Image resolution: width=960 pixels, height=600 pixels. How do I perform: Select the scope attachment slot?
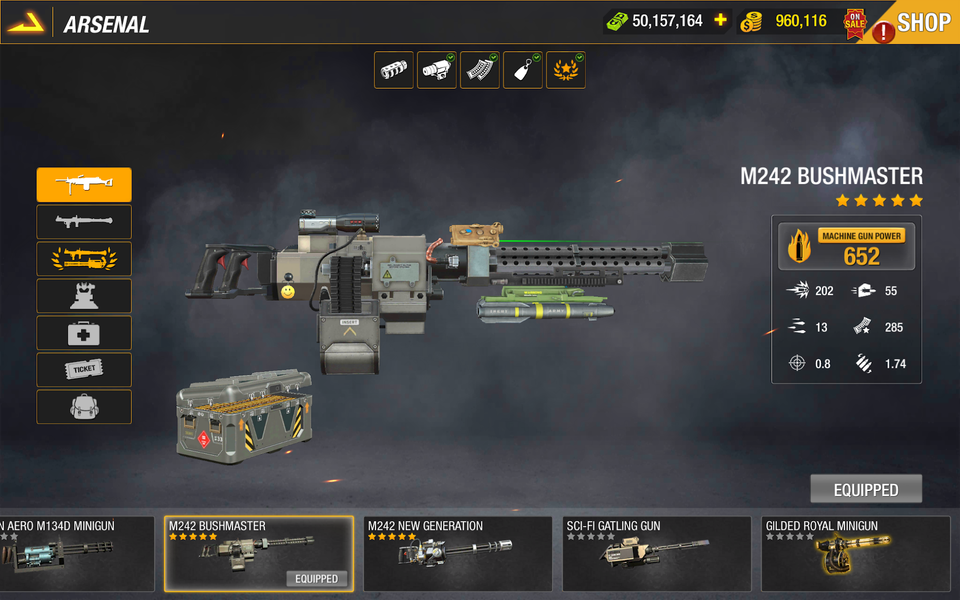[x=437, y=70]
